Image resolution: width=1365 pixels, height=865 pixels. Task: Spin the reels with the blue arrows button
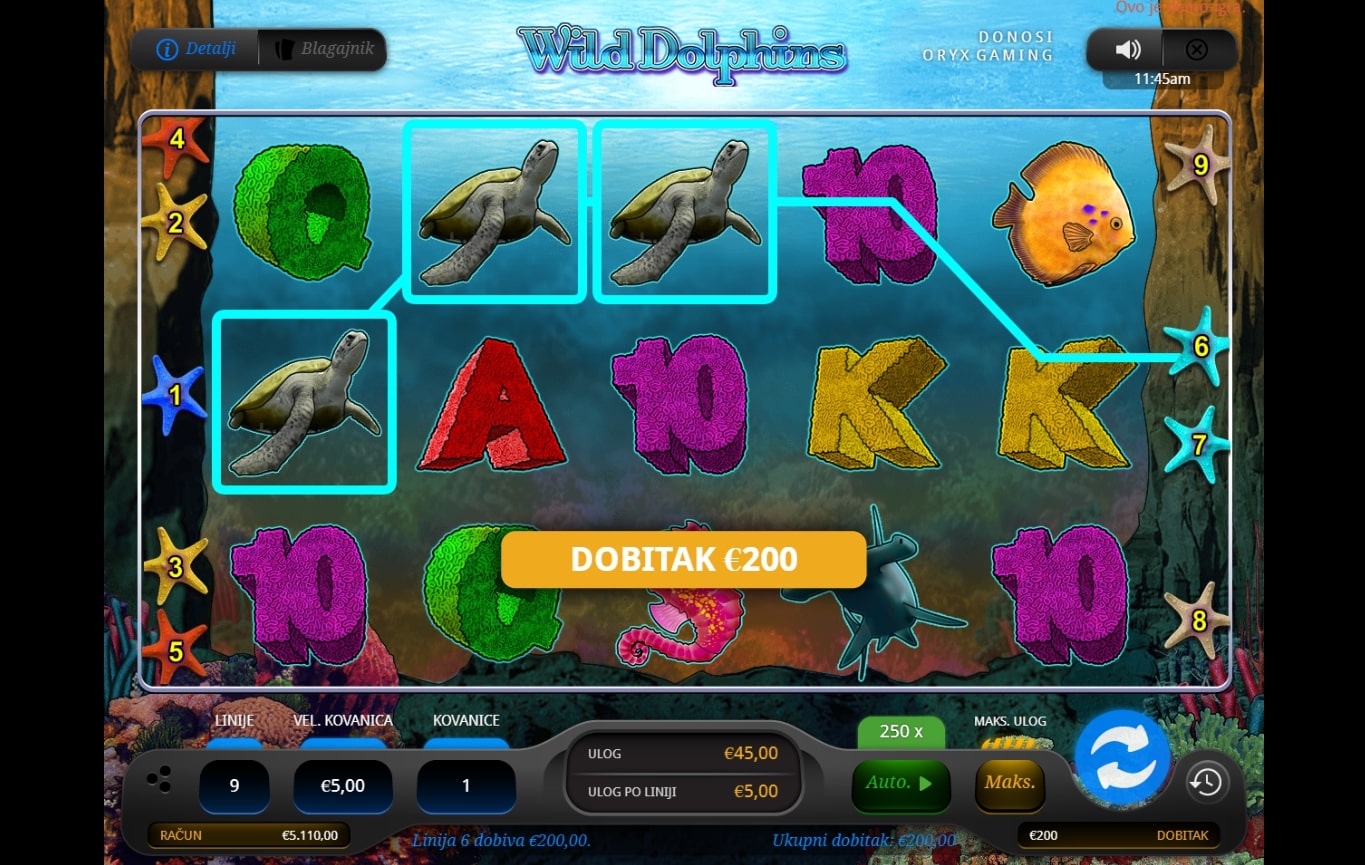[x=1122, y=757]
